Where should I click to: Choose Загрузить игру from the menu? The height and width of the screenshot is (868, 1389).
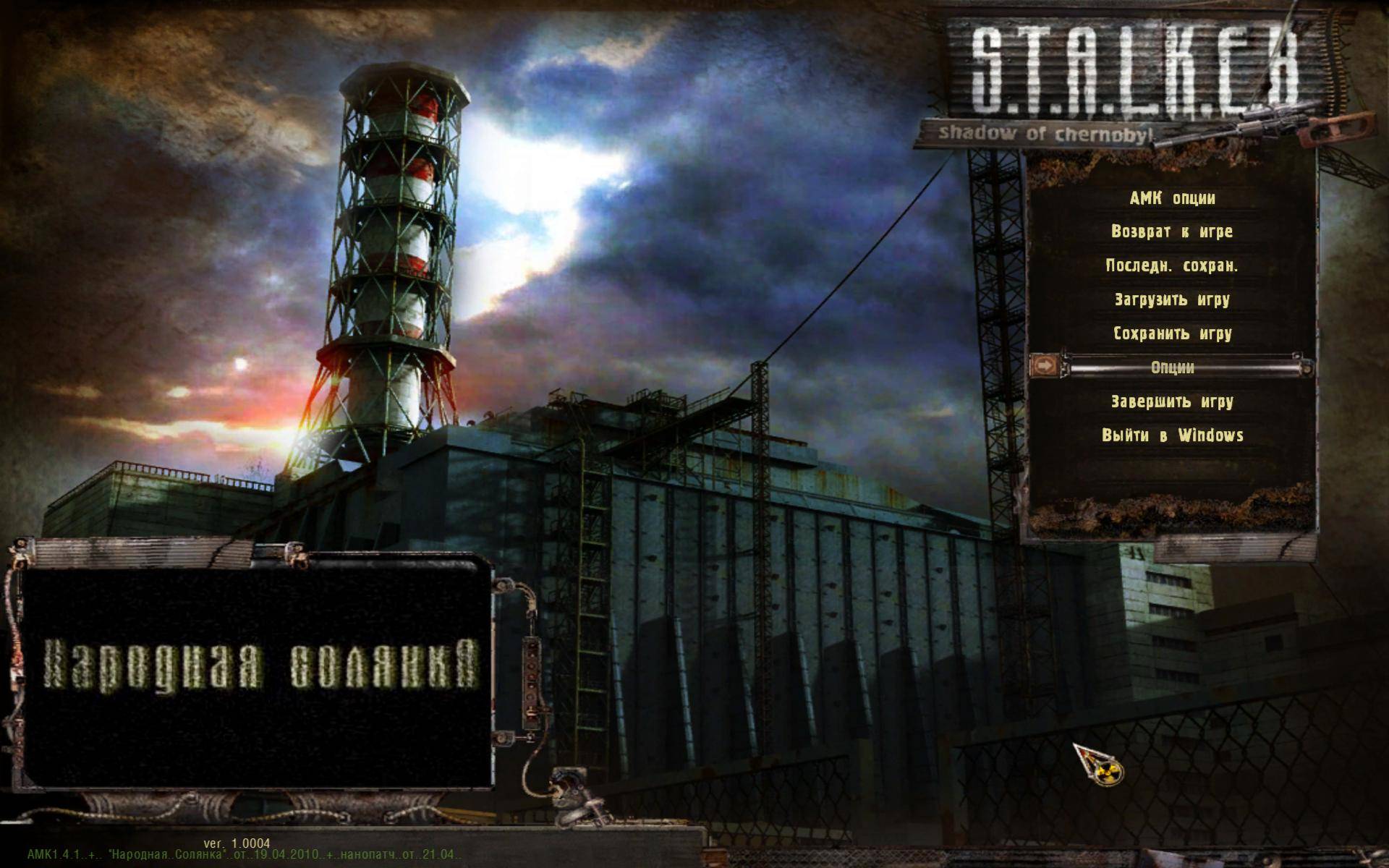(x=1172, y=299)
